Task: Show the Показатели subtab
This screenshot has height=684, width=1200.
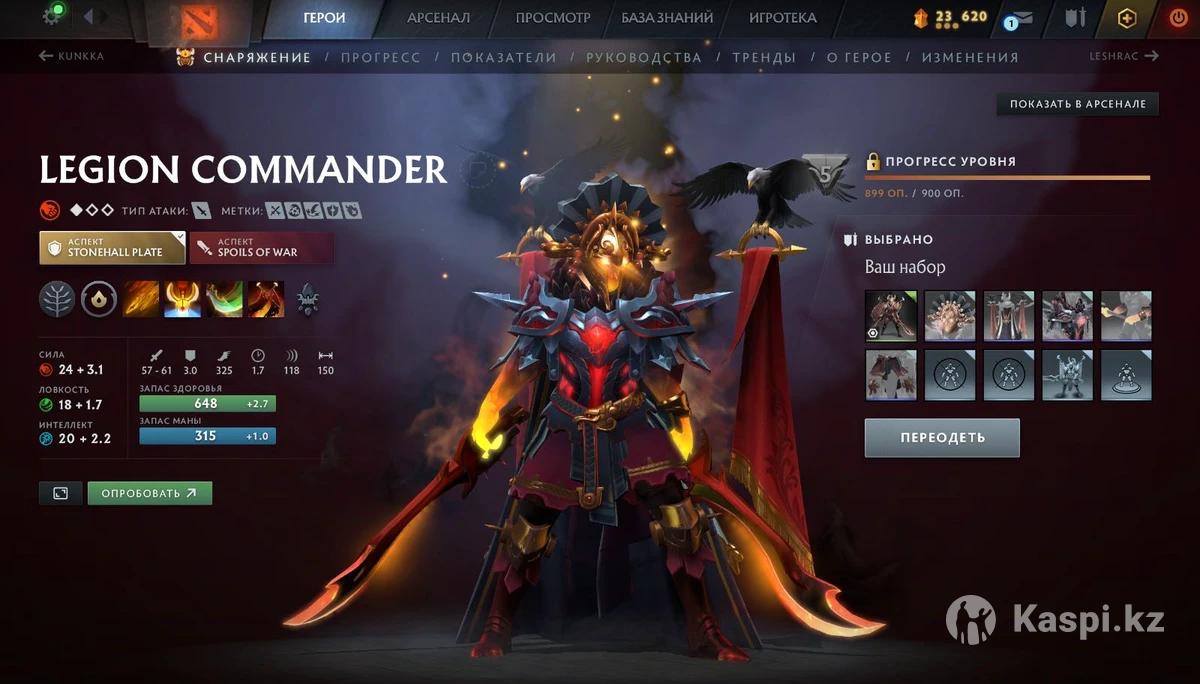Action: [x=503, y=57]
